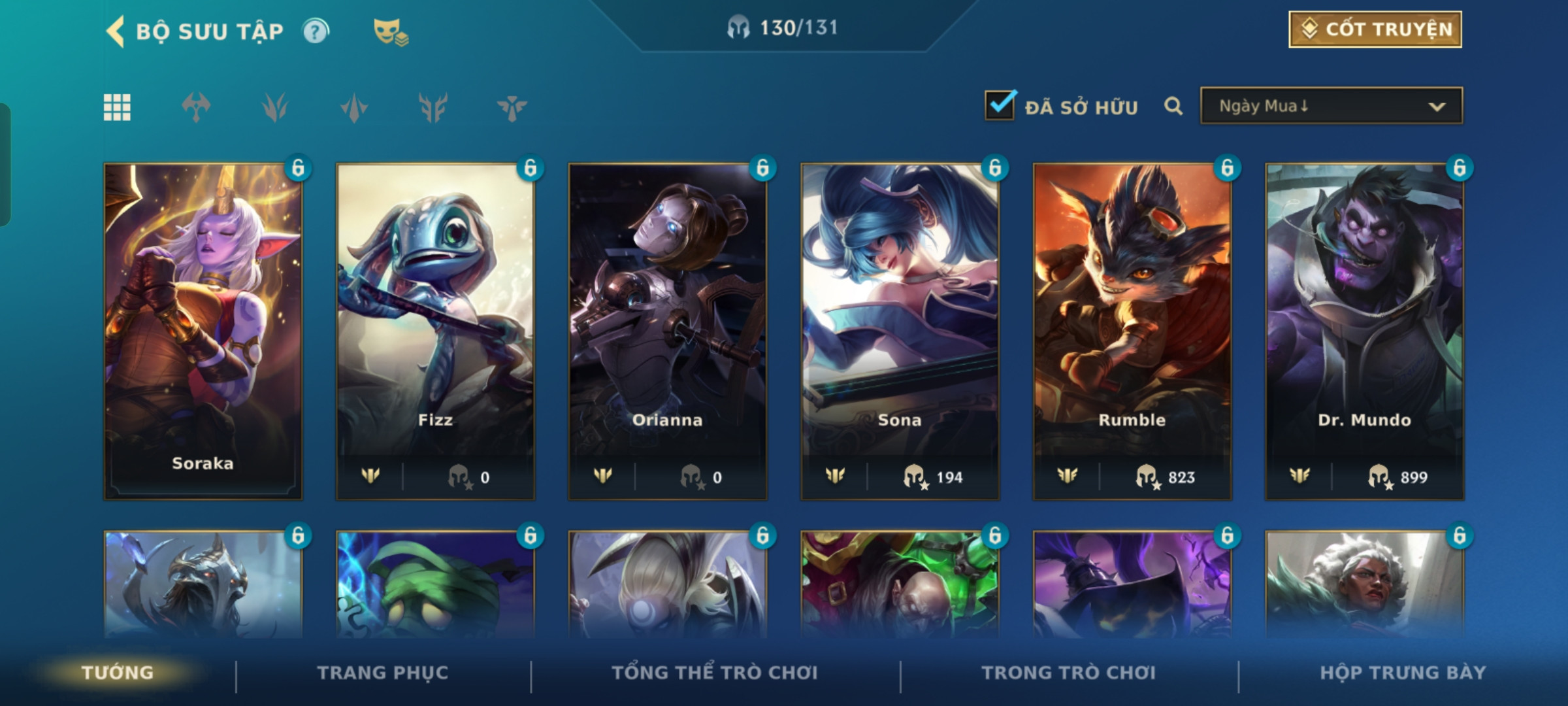Open the Trong Trò Chơi tab
This screenshot has width=1568, height=706.
(x=1069, y=673)
